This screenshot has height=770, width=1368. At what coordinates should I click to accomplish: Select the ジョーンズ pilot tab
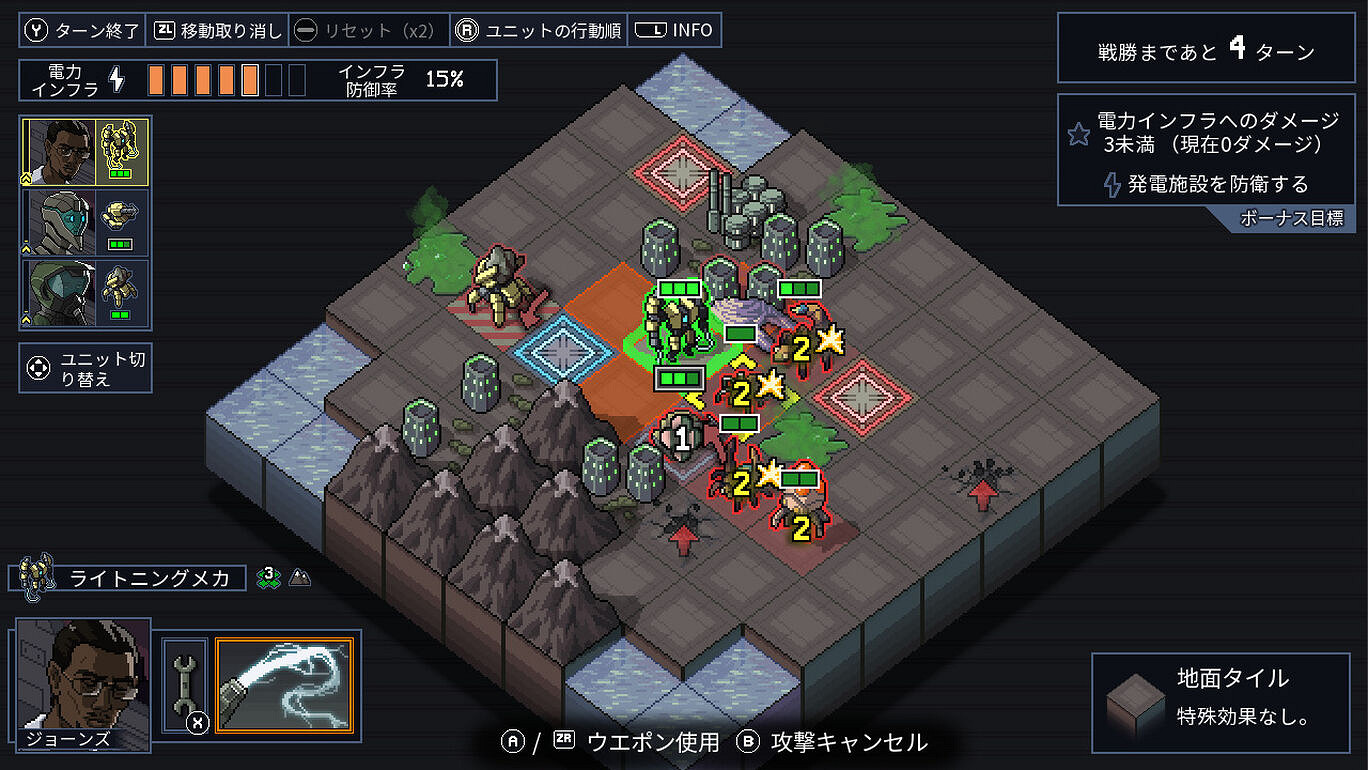83,687
